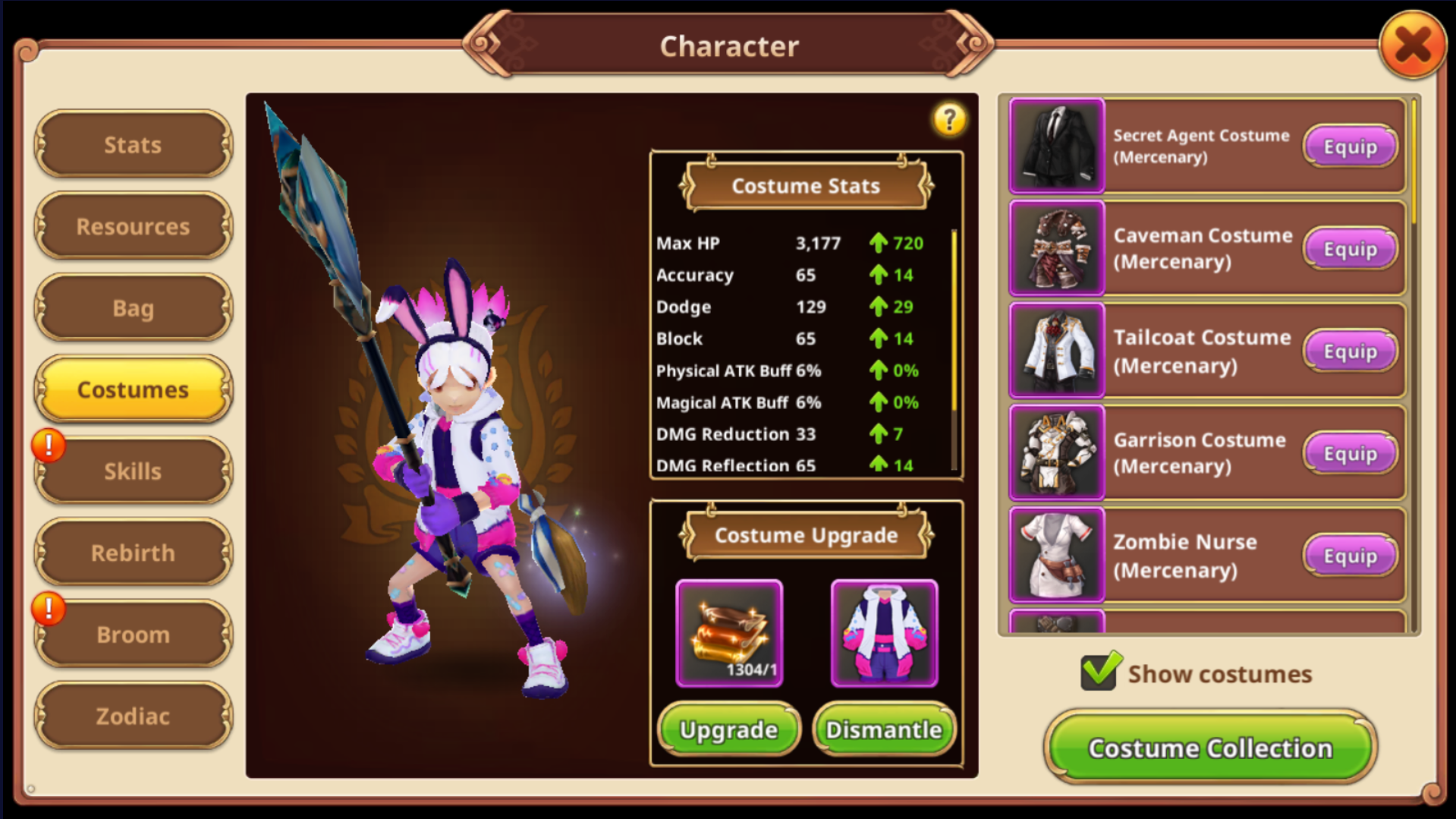The width and height of the screenshot is (1456, 819).
Task: Switch to the Stats tab
Action: tap(133, 145)
